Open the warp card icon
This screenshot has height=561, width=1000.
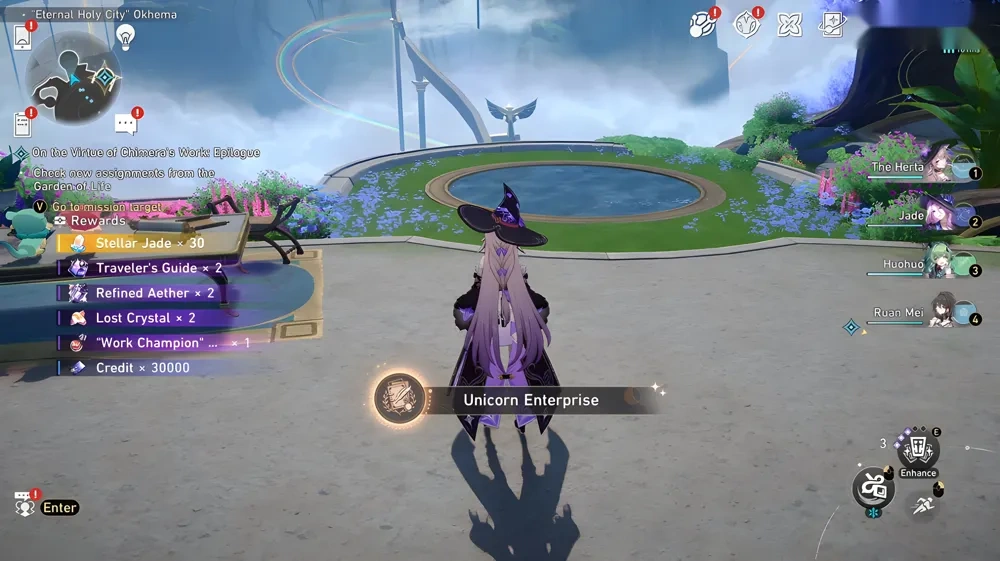[832, 24]
